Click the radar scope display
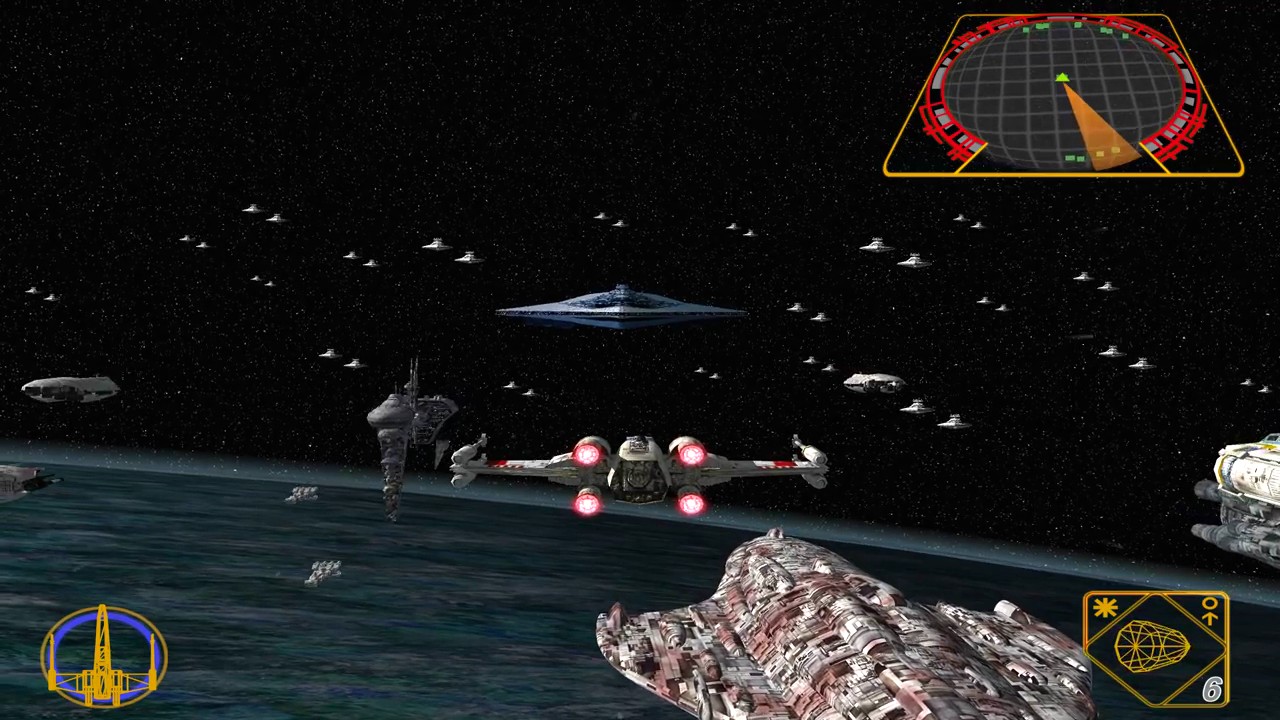Viewport: 1280px width, 720px height. [1063, 95]
